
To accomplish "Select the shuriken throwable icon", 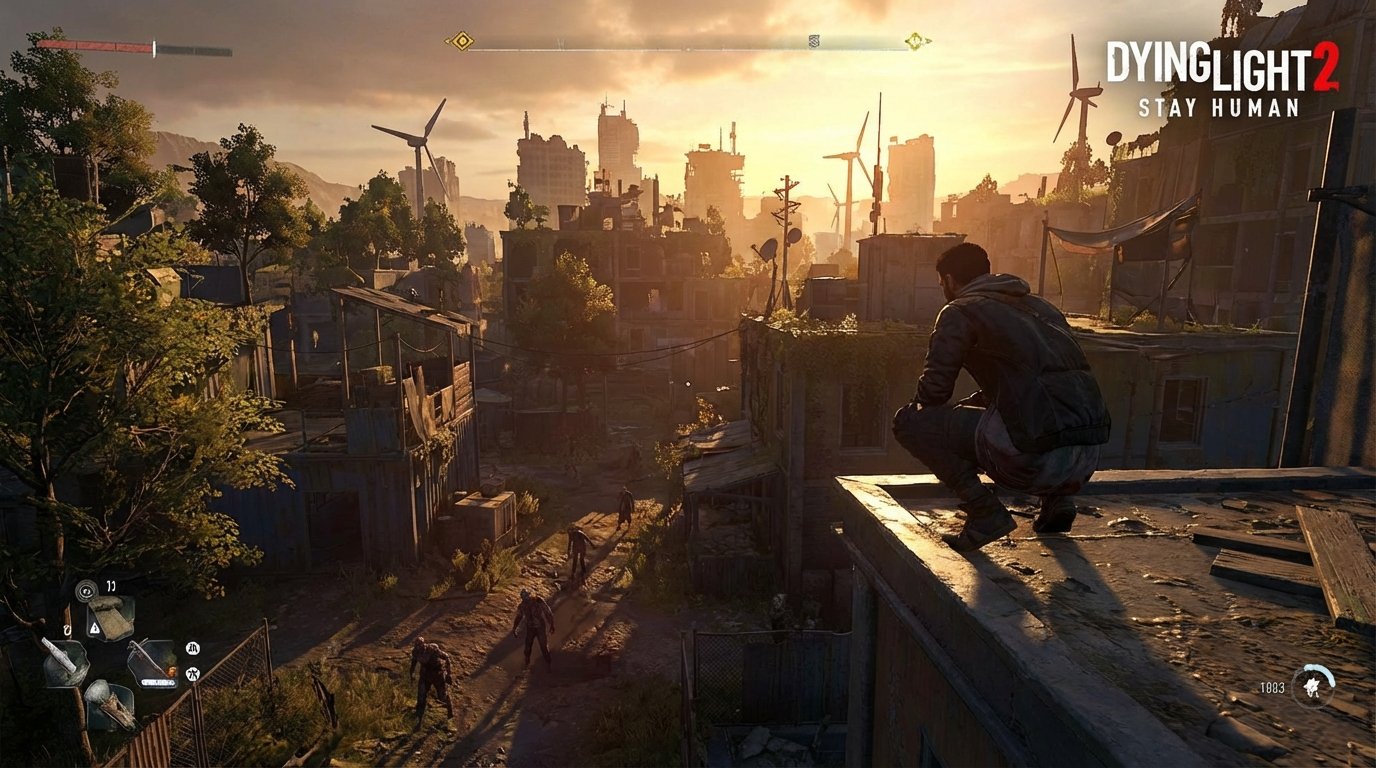I will click(x=1311, y=687).
